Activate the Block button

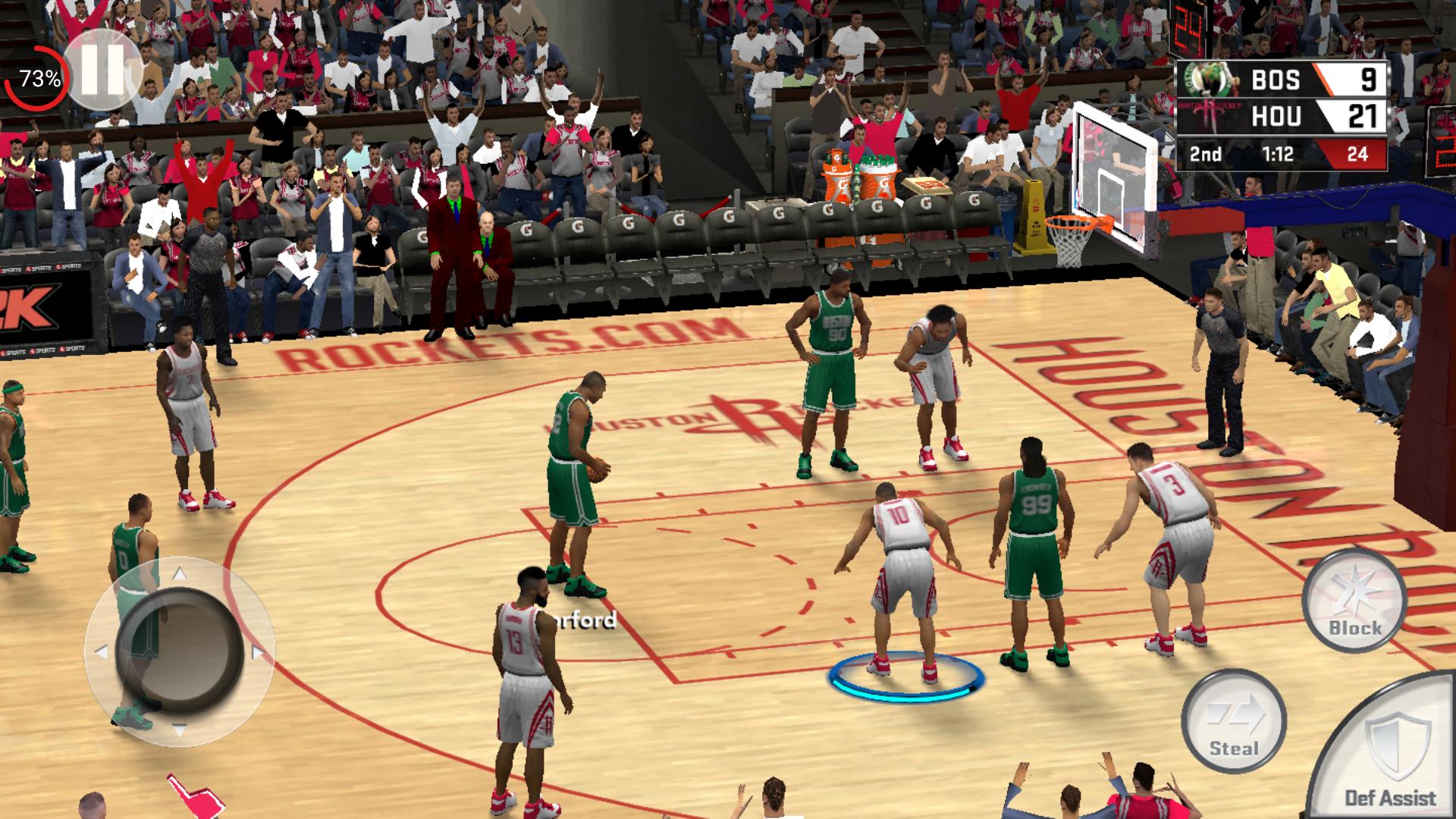click(1354, 601)
